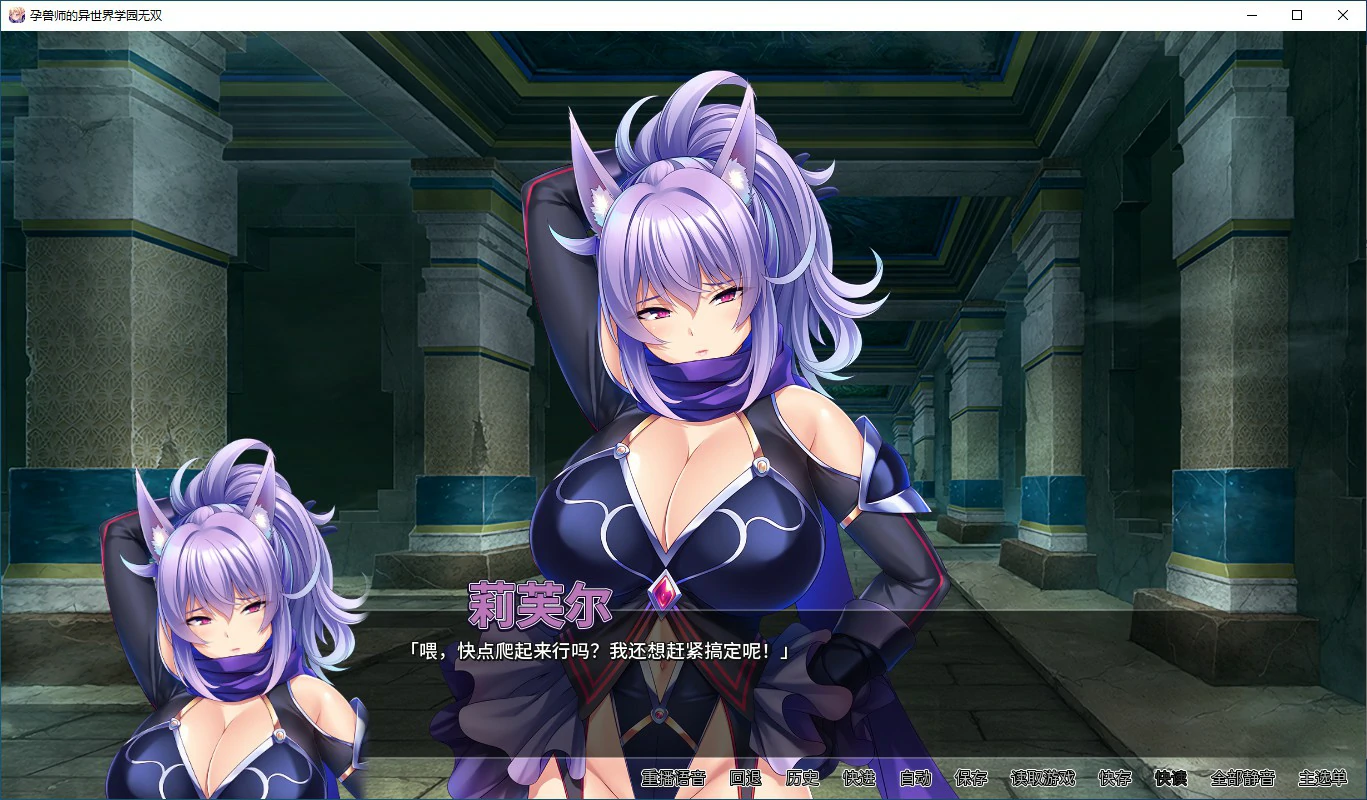The height and width of the screenshot is (800, 1367).
Task: Enable fast-forward skip mode (快进)
Action: point(861,779)
